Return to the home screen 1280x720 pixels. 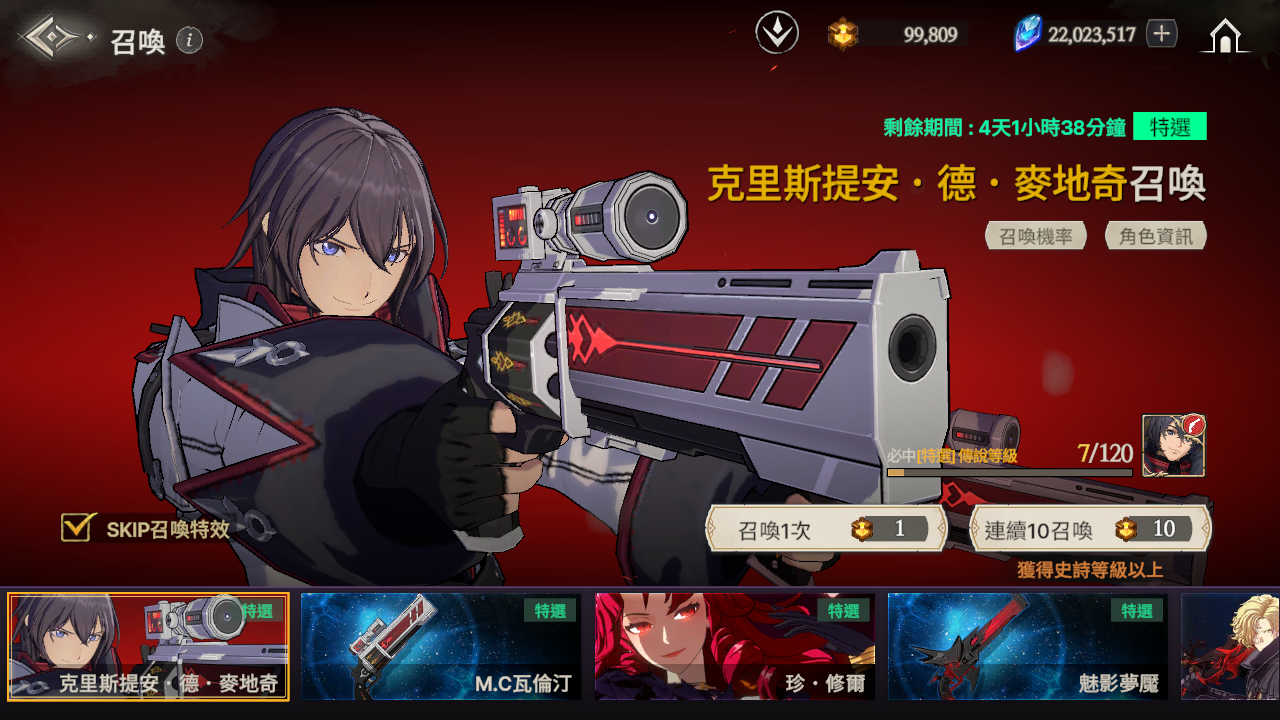coord(1224,36)
